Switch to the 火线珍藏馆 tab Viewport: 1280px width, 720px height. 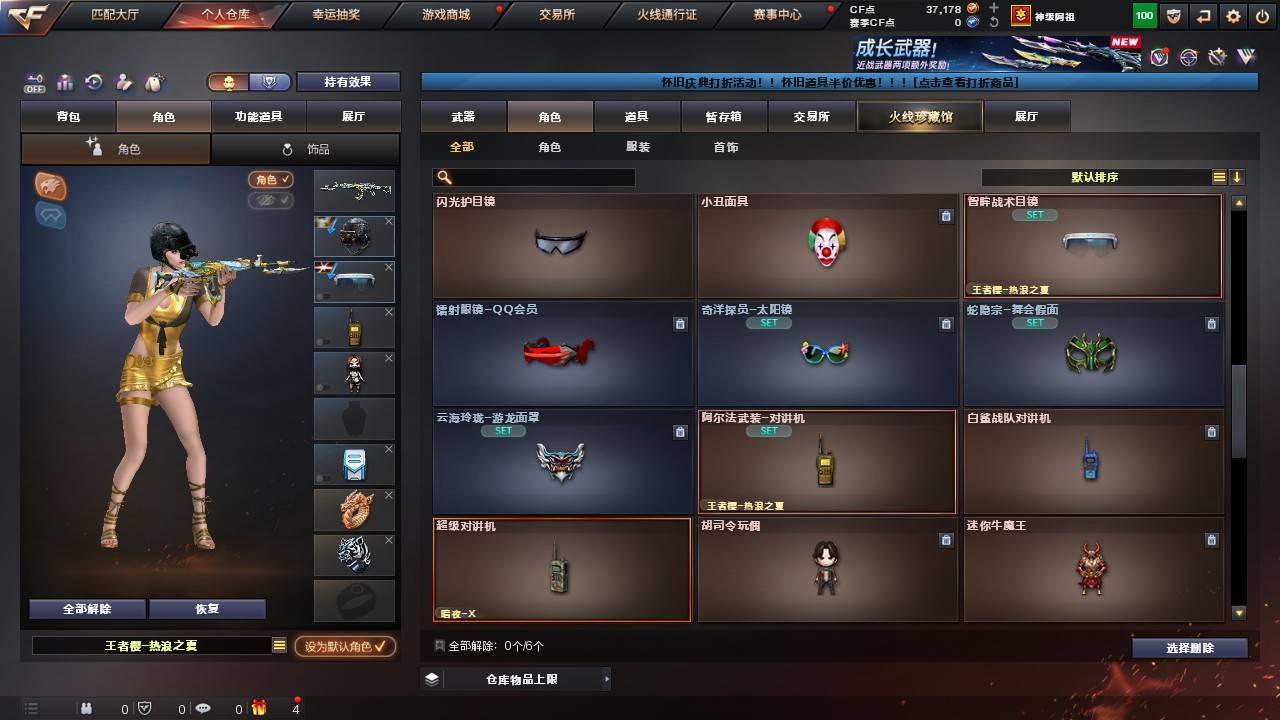(919, 116)
